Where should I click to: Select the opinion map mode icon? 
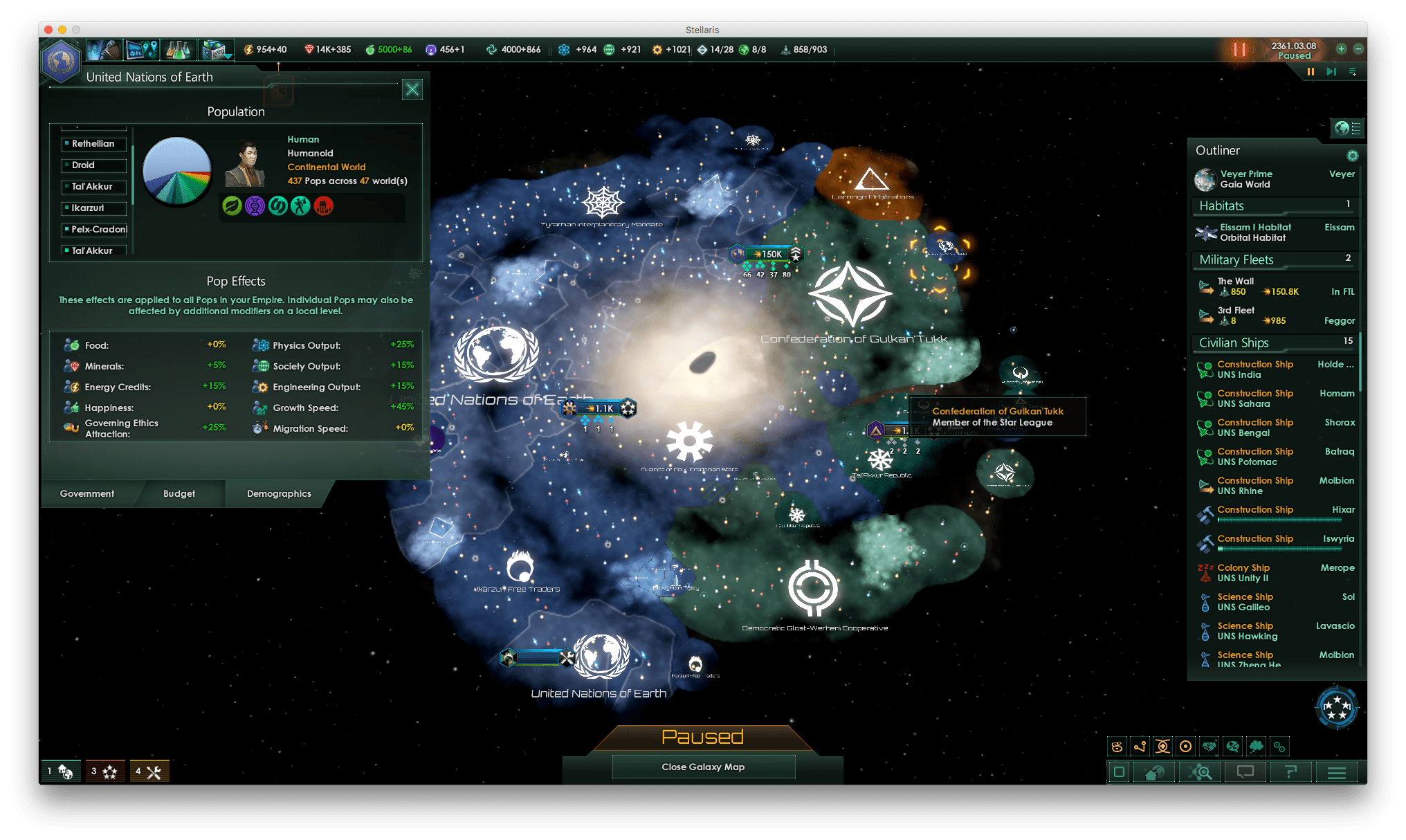tap(1232, 747)
